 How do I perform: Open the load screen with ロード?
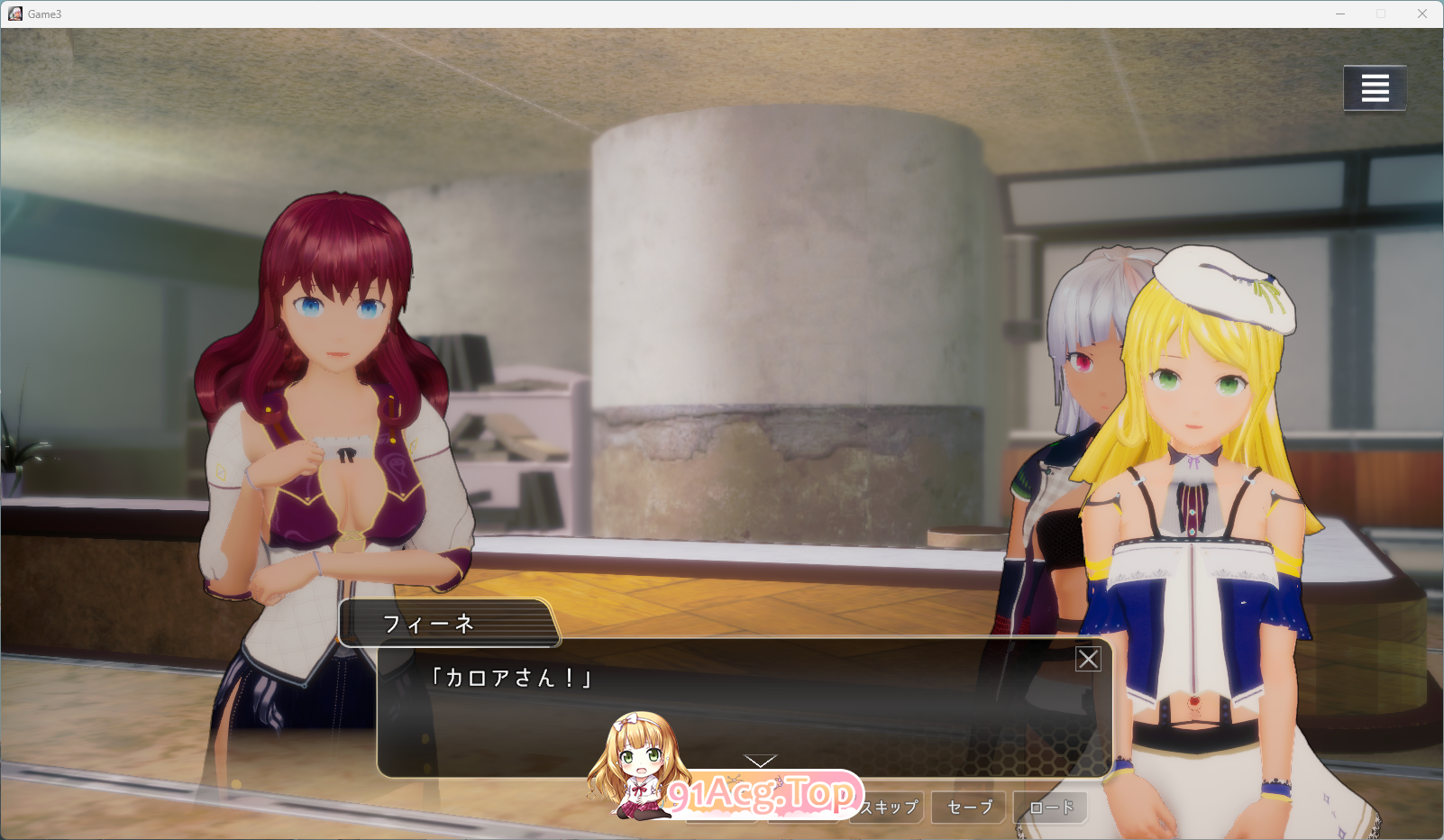pyautogui.click(x=1051, y=808)
